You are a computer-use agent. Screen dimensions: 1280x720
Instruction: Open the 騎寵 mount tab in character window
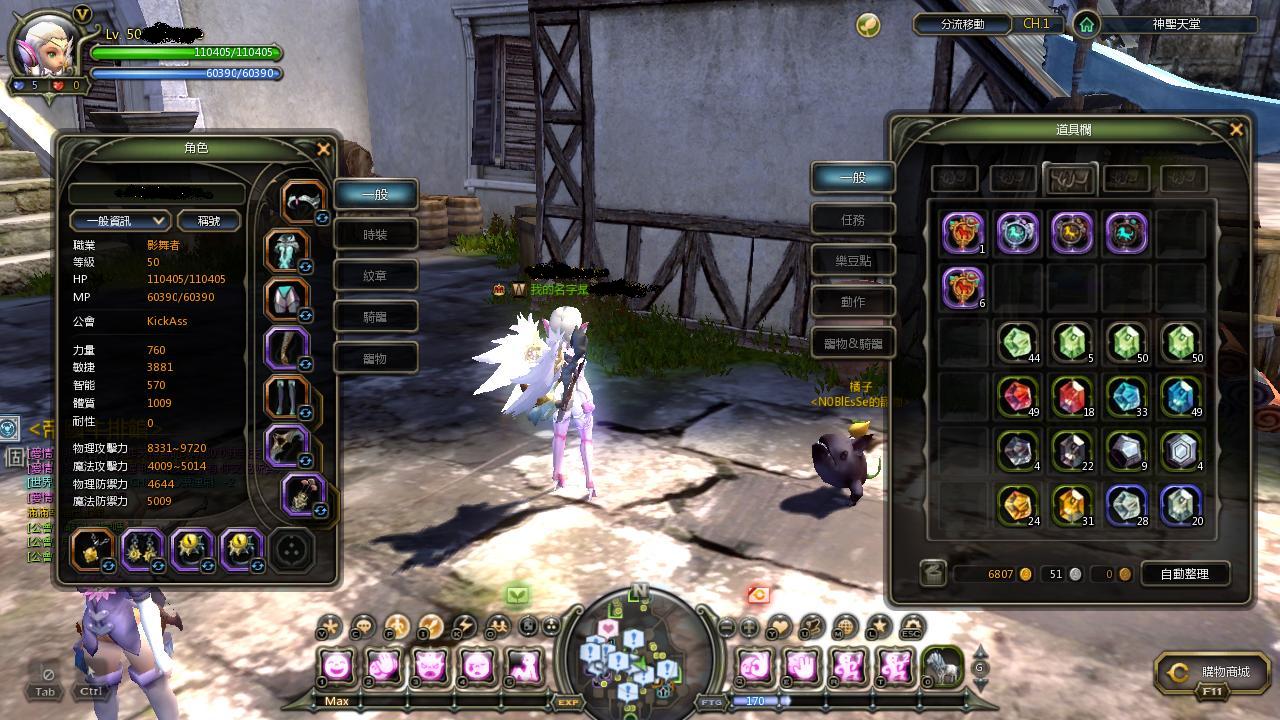pos(375,317)
